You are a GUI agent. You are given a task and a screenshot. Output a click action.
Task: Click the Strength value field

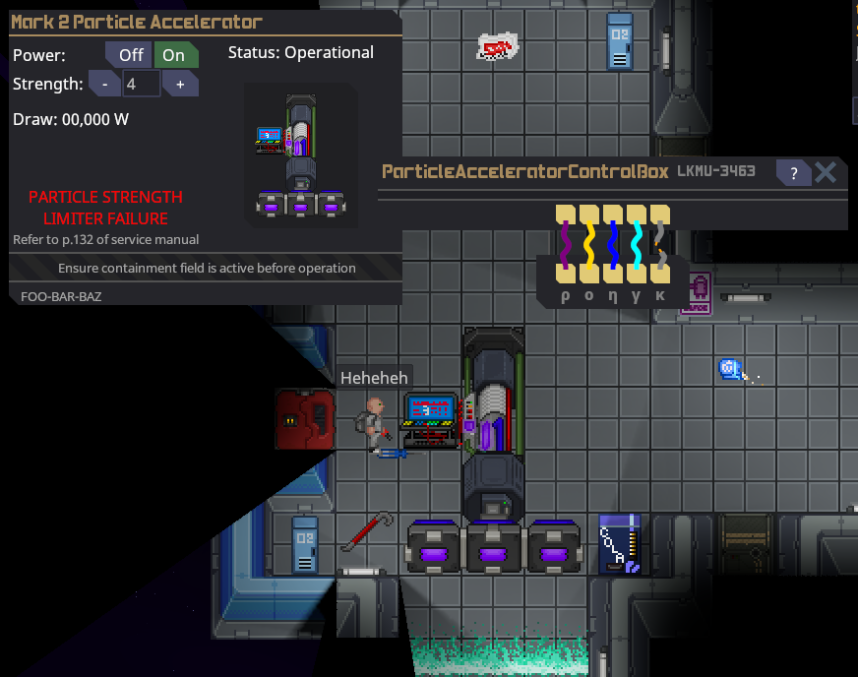(x=141, y=84)
